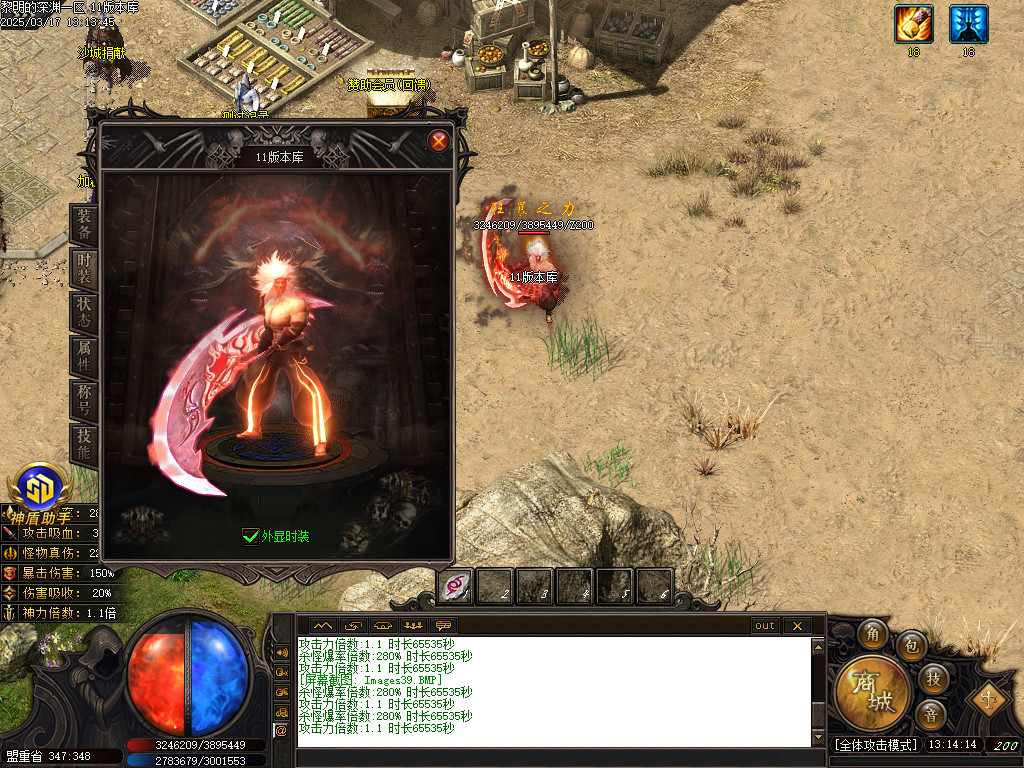Open the 角 character button

pos(873,634)
